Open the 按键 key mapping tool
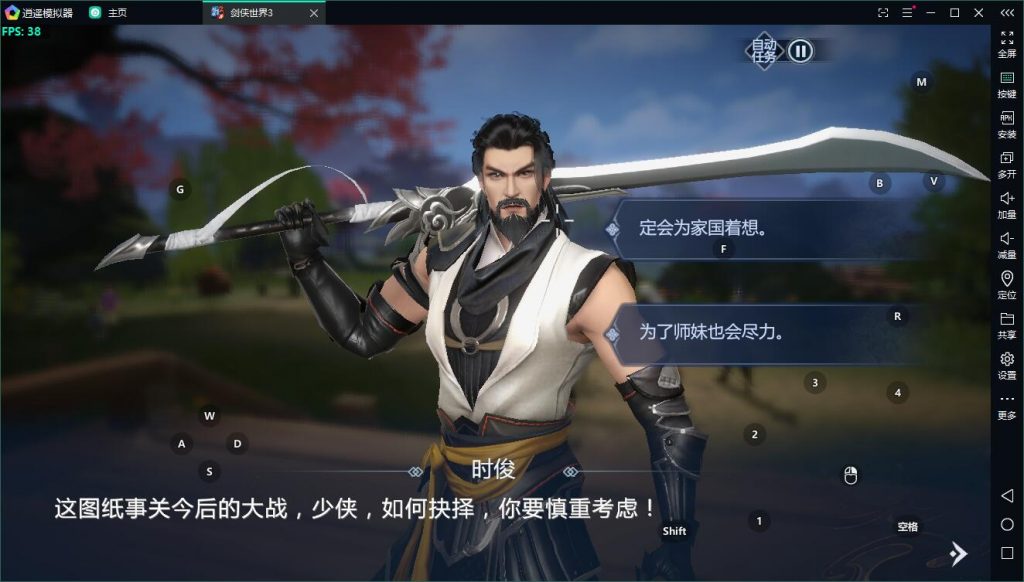The height and width of the screenshot is (582, 1024). [x=1007, y=83]
